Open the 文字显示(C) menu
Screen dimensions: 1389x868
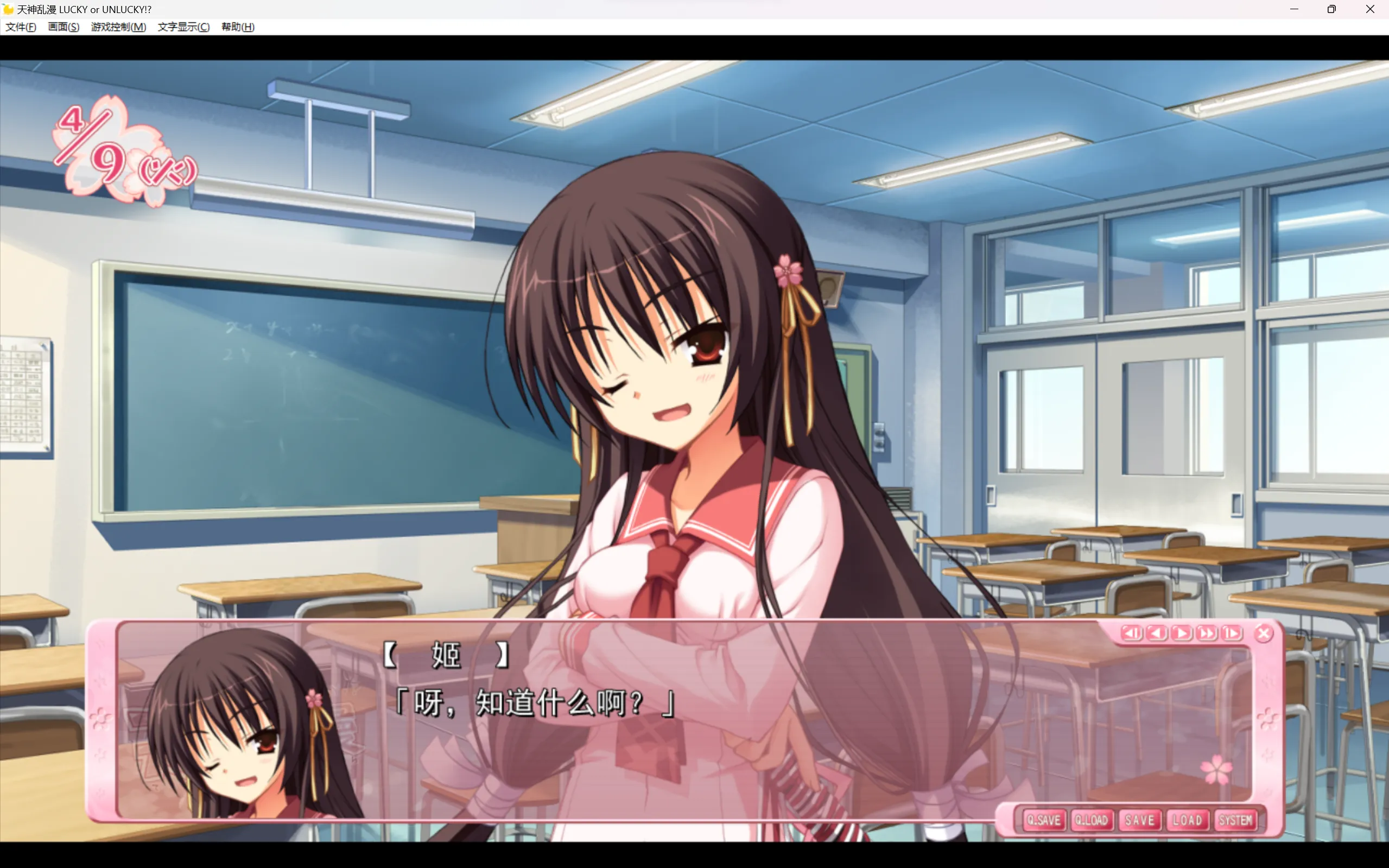[183, 27]
